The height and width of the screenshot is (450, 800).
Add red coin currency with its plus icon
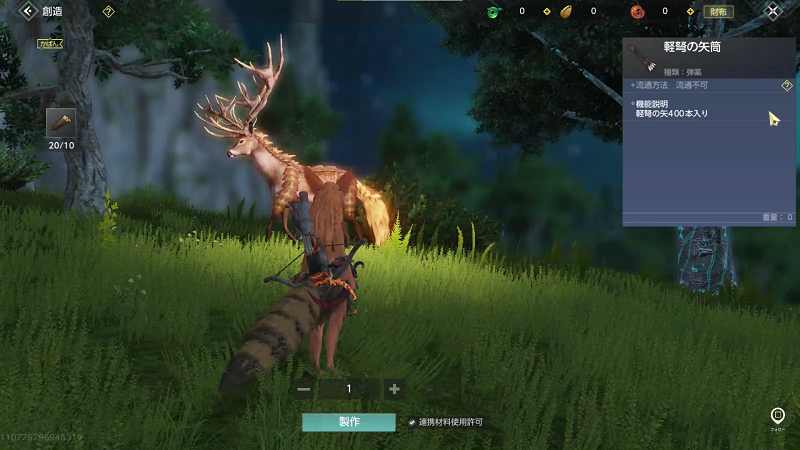point(691,12)
